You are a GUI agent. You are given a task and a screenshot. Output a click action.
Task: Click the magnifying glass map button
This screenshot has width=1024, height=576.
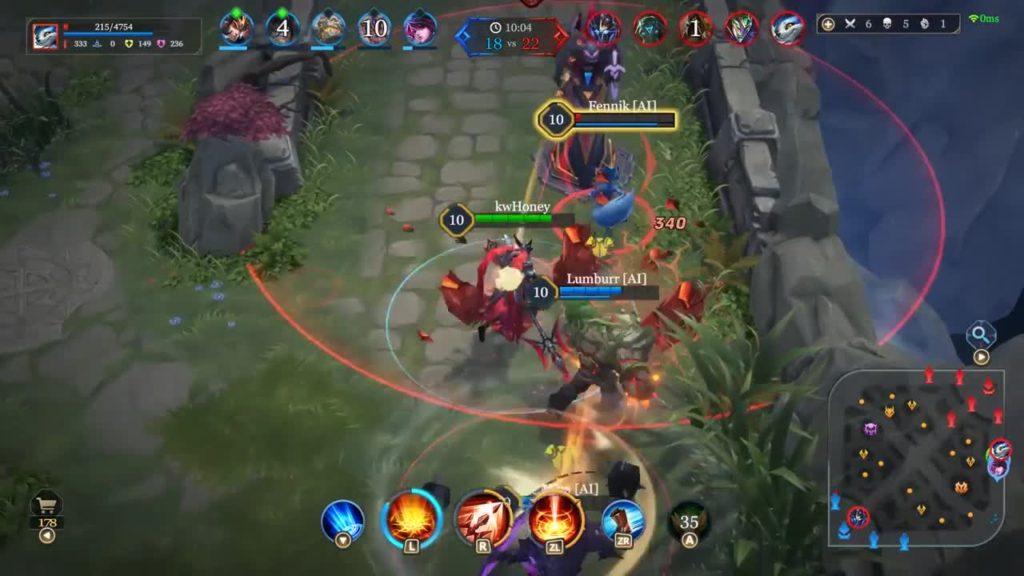(980, 335)
